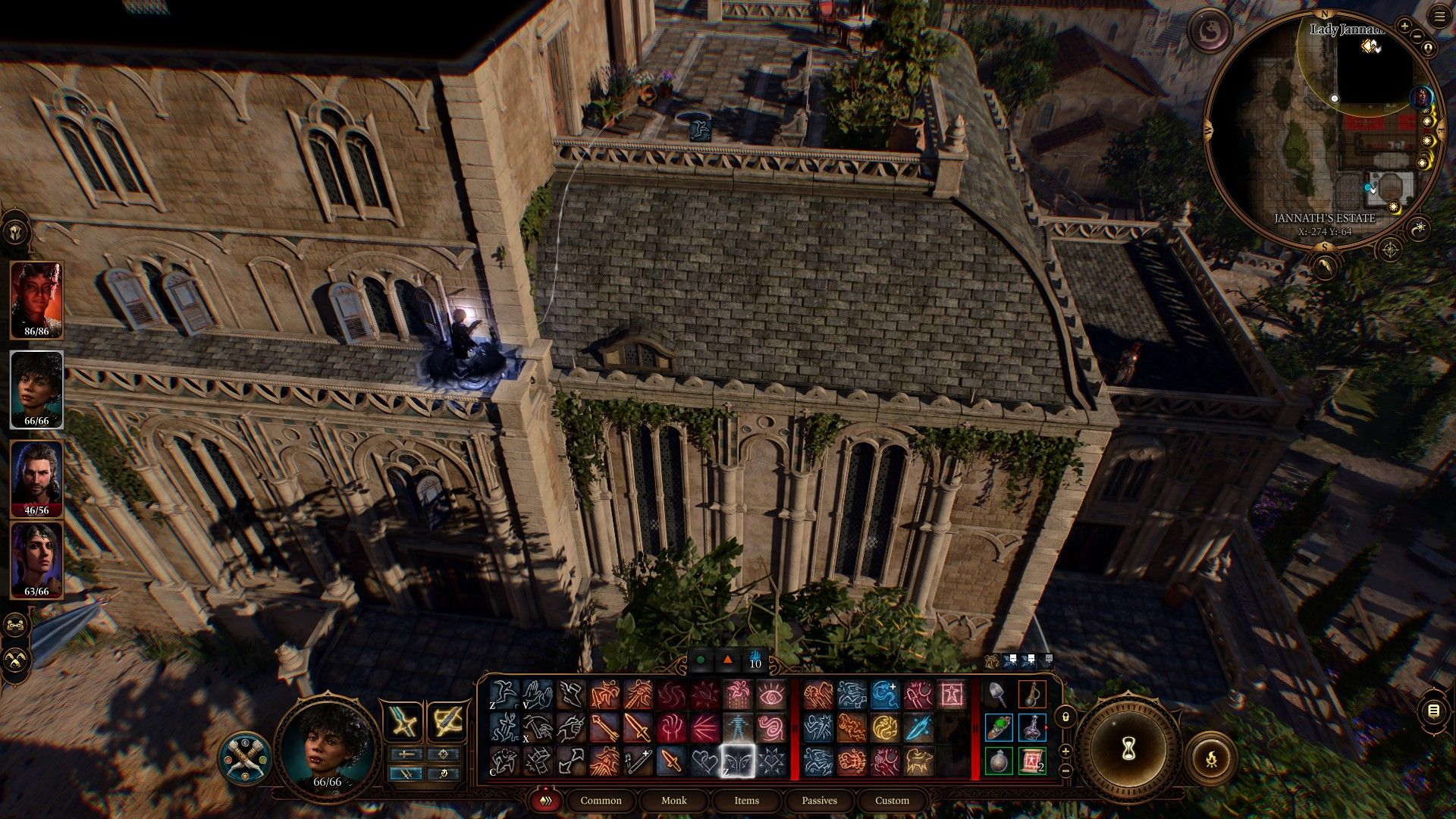Open the campfire rest menu
The image size is (1456, 819).
pyautogui.click(x=1211, y=758)
